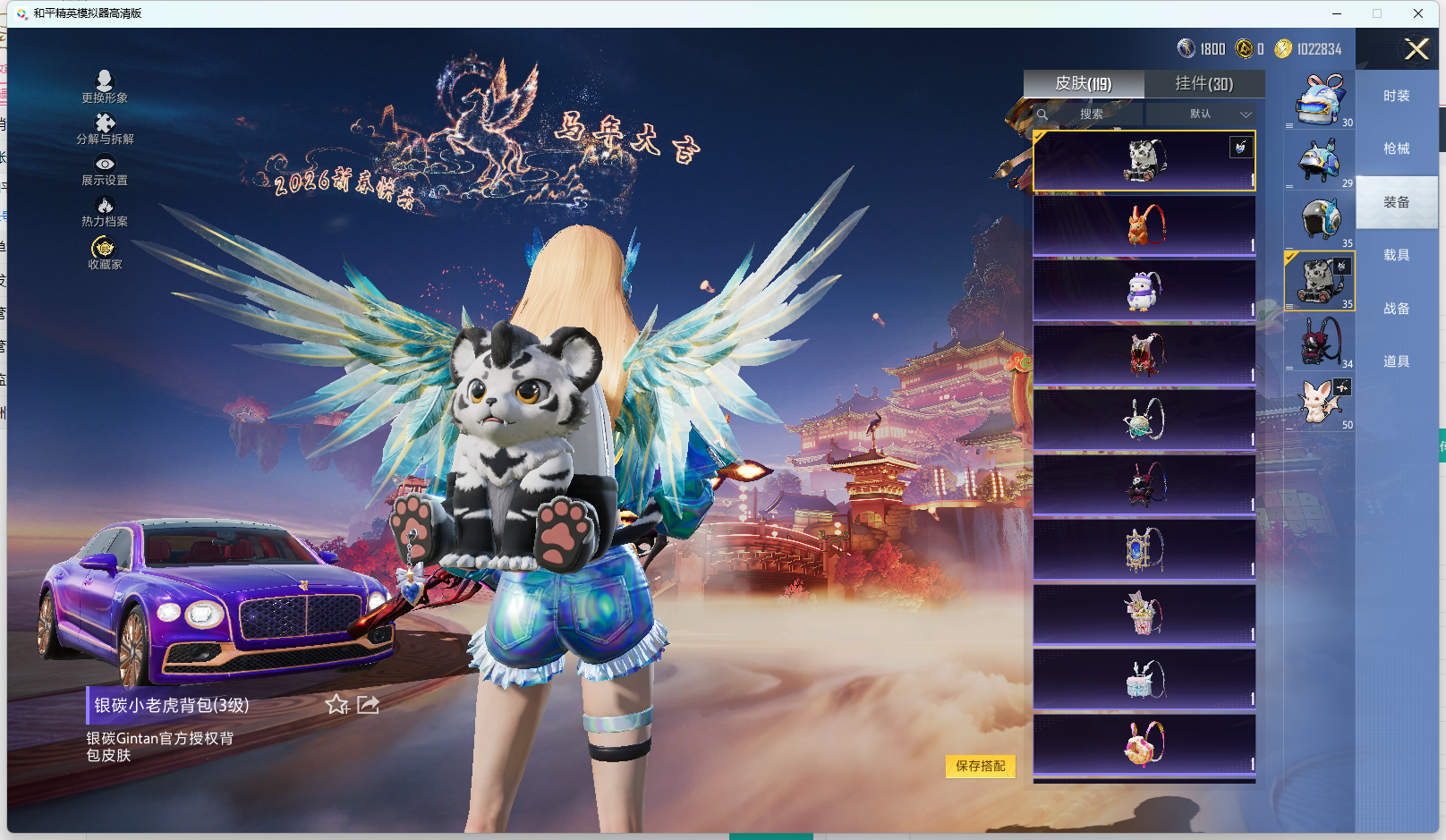Open the 更换形象 change appearance option
The height and width of the screenshot is (840, 1446).
(104, 87)
